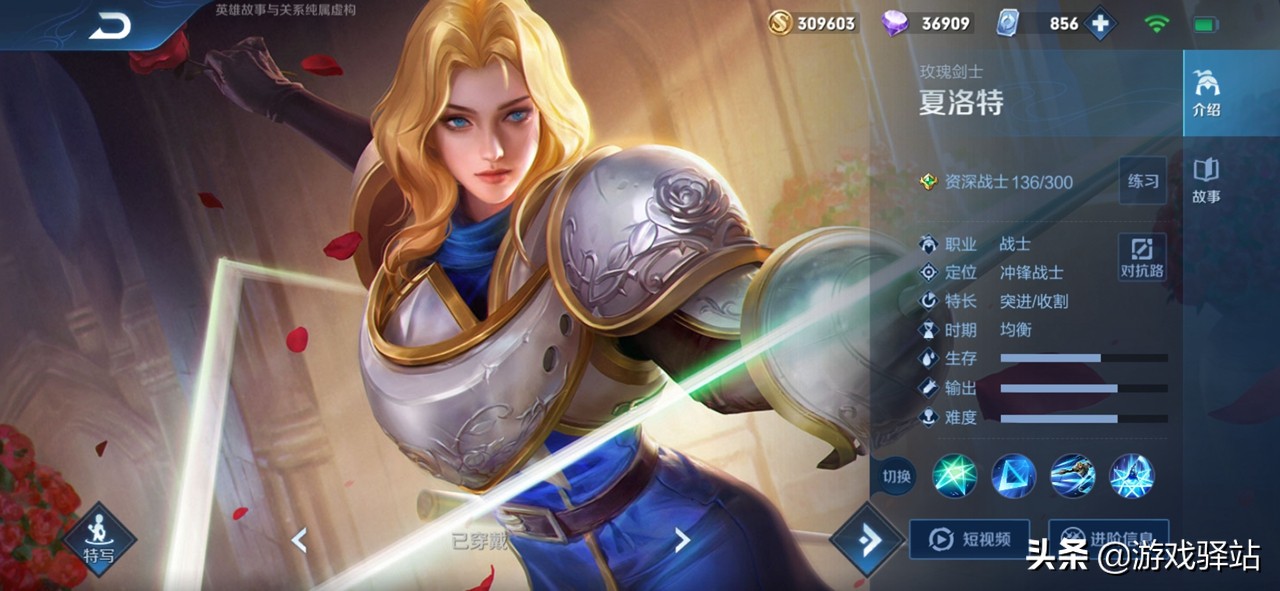
Task: Tap the plus button beside 856 vouchers
Action: tap(1100, 24)
